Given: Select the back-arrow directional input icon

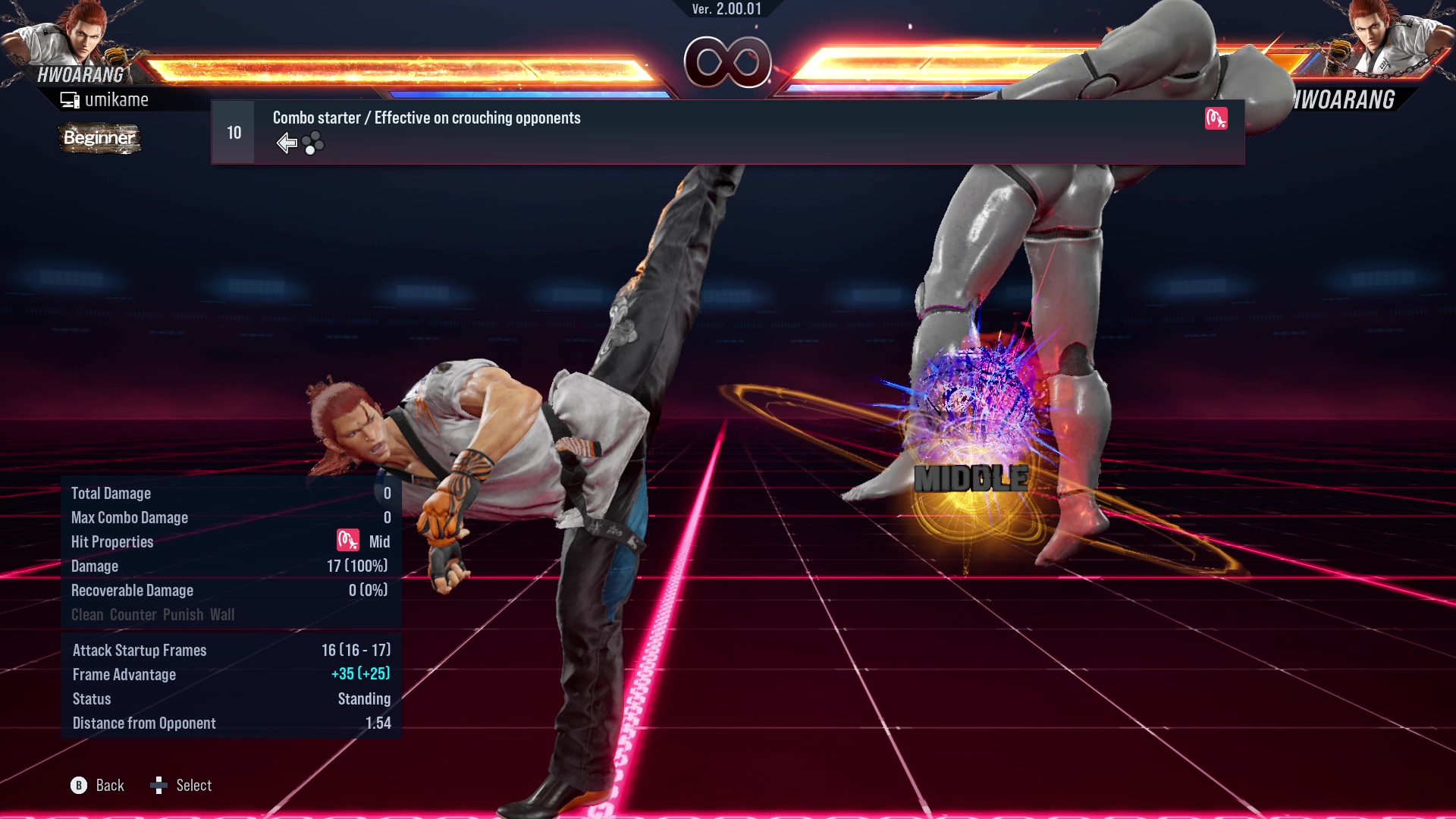Looking at the screenshot, I should coord(287,142).
